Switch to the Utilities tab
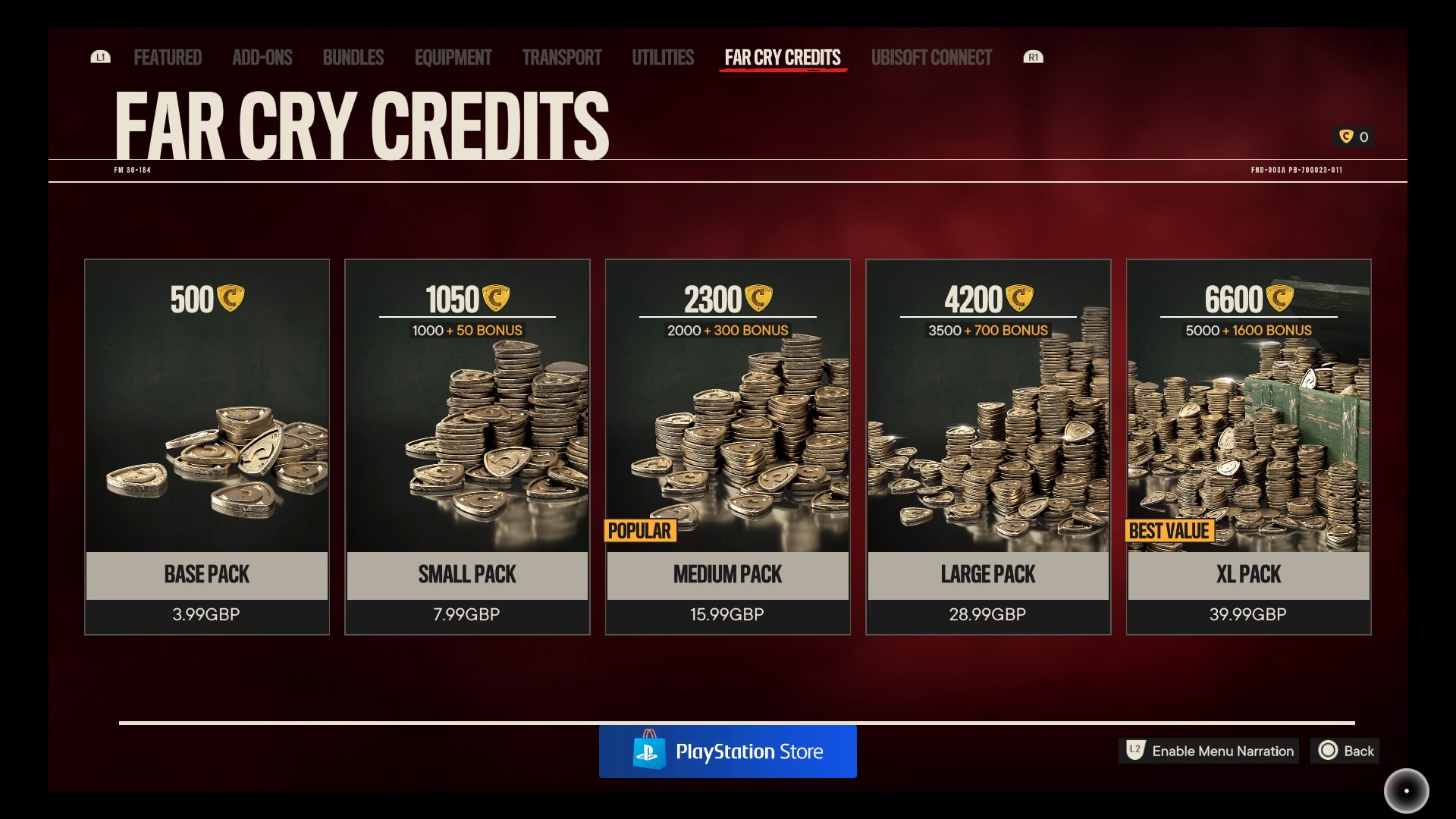The width and height of the screenshot is (1456, 819). click(663, 58)
